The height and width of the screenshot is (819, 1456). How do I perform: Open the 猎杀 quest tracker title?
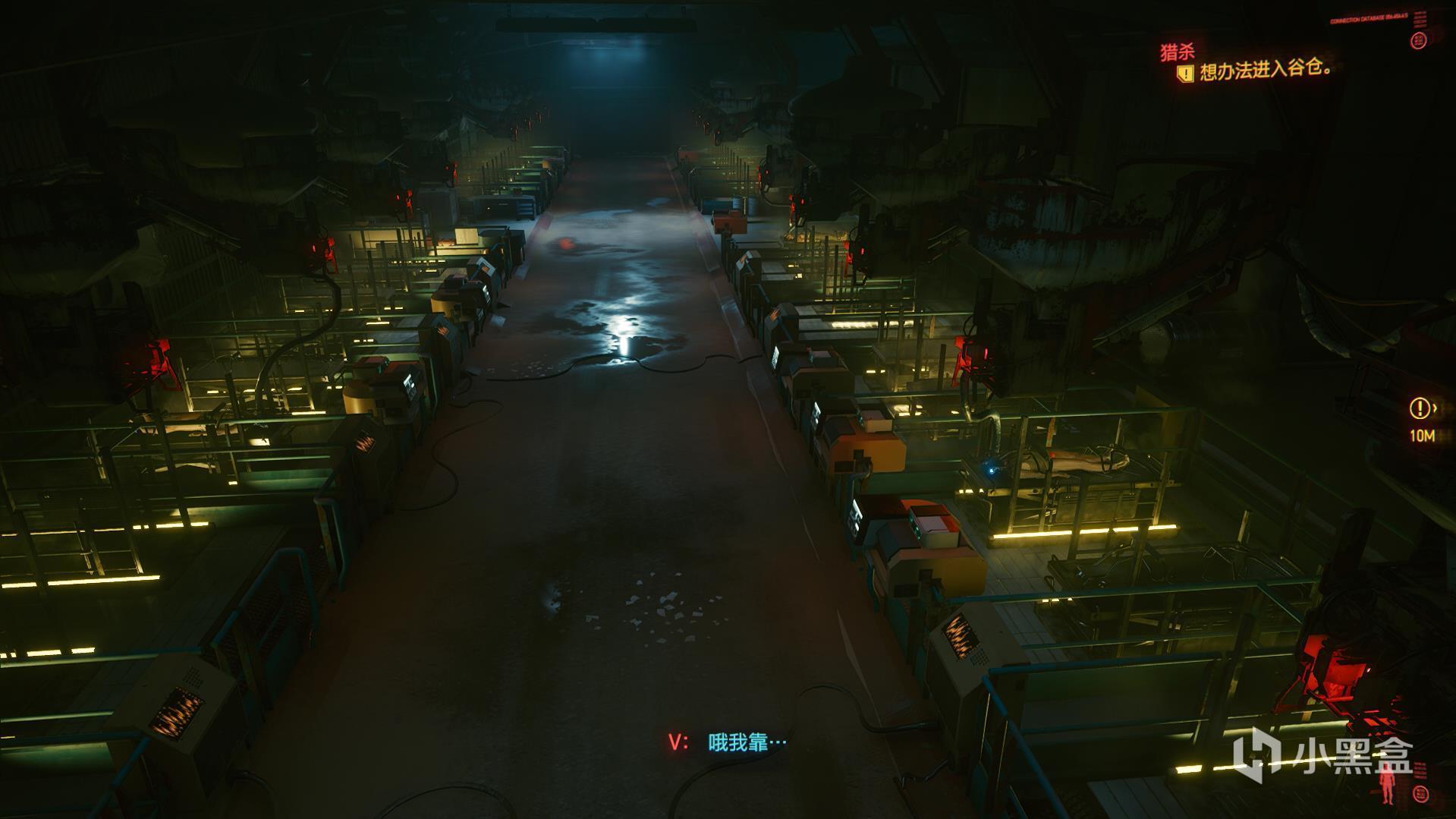click(x=1177, y=52)
